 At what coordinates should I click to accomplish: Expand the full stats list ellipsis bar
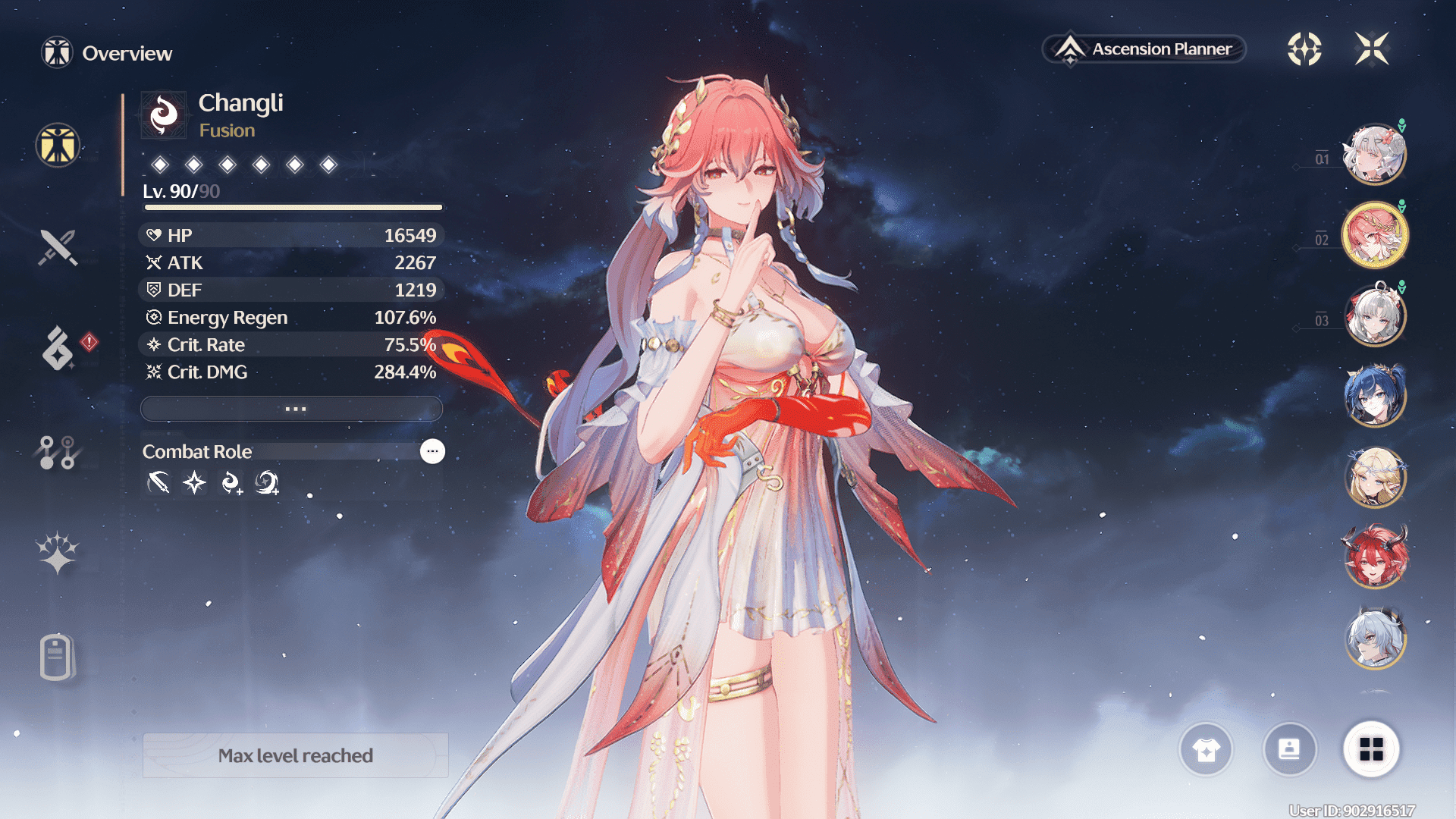[292, 409]
